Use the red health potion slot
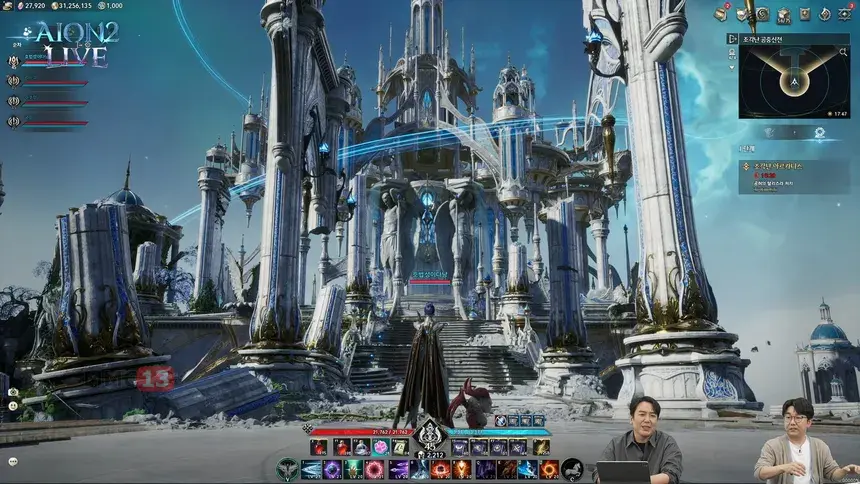The width and height of the screenshot is (860, 484). [x=319, y=447]
